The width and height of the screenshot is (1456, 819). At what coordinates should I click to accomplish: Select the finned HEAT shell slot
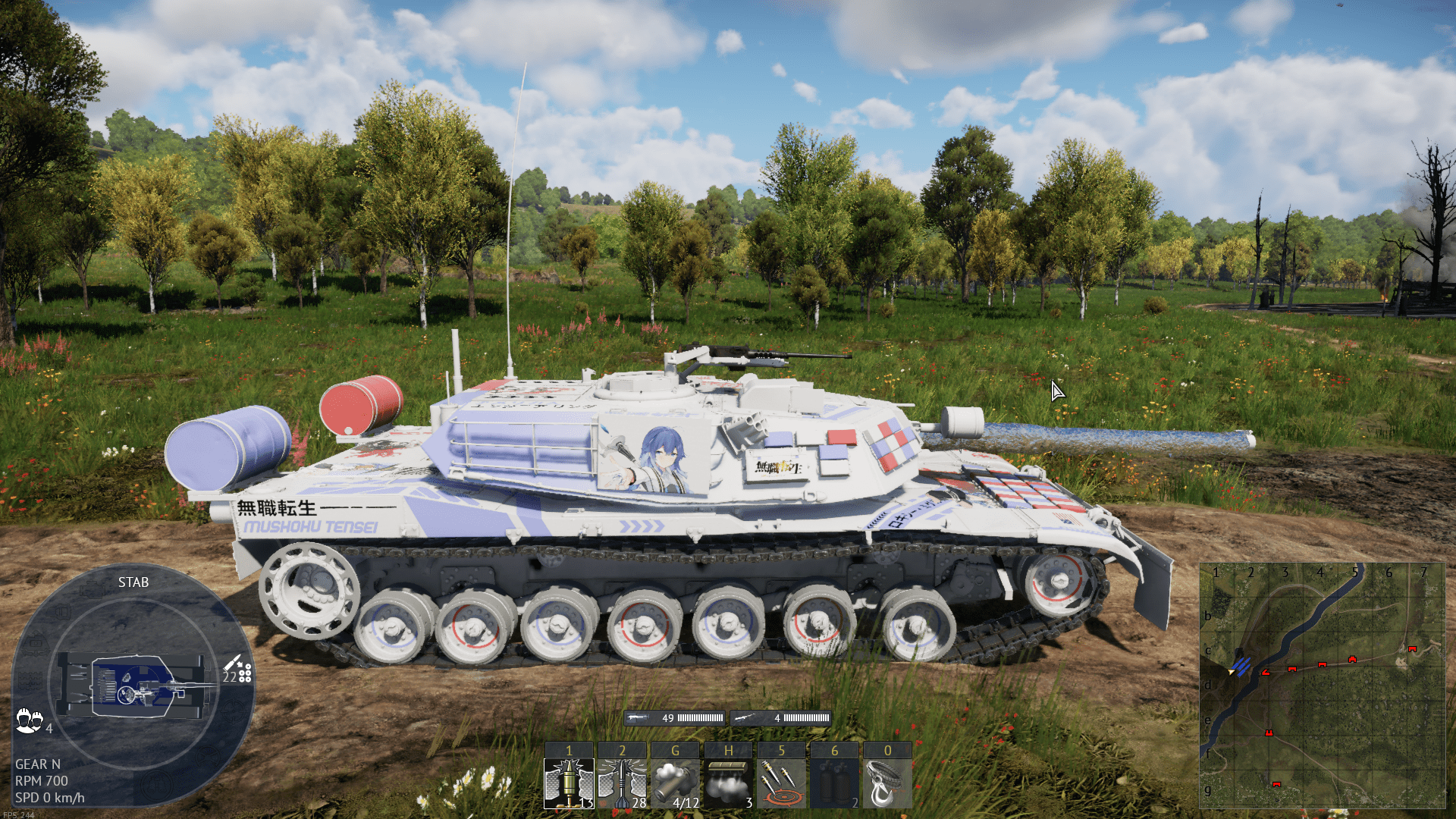coord(622,783)
